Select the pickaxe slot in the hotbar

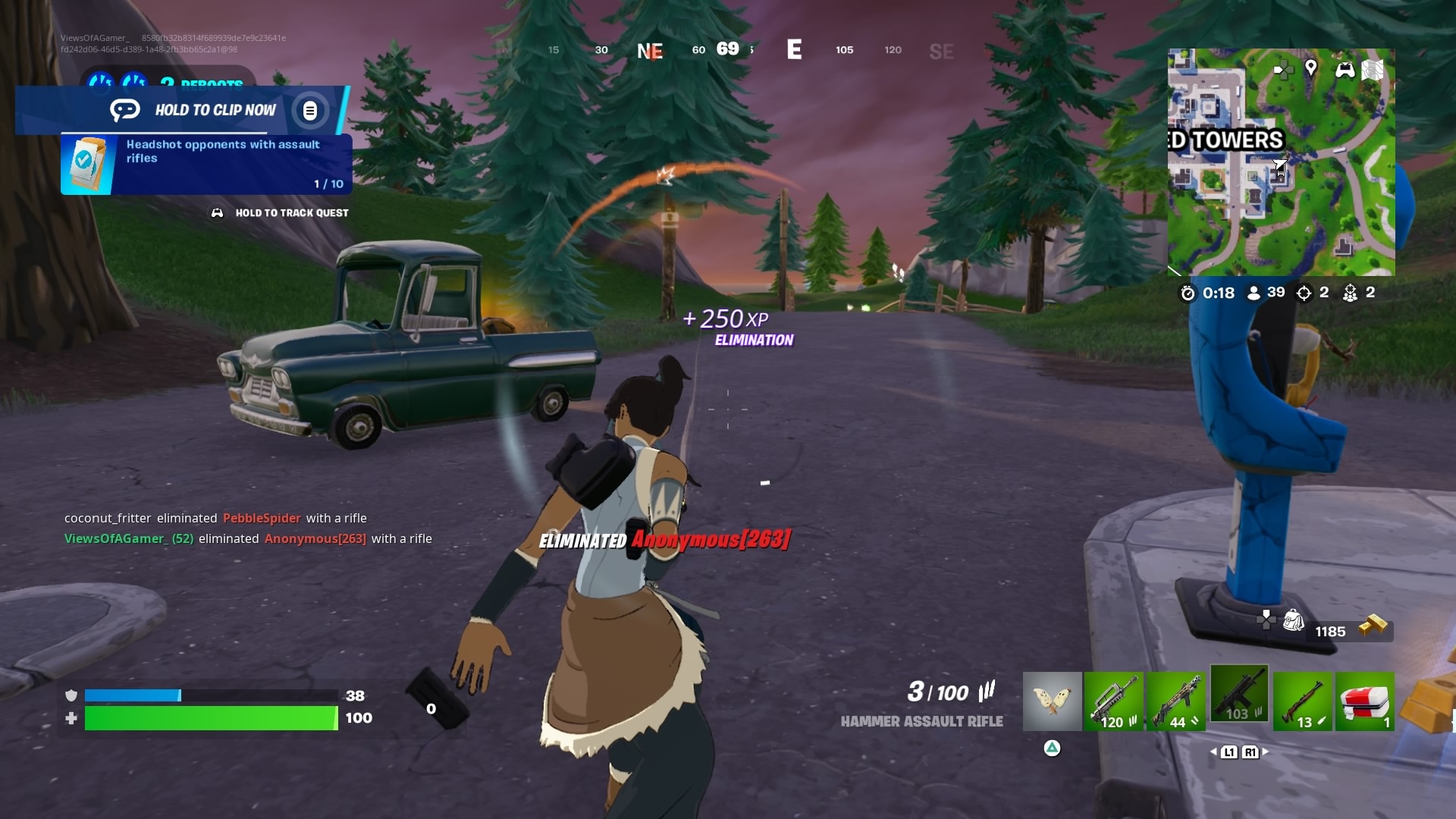pos(1052,701)
